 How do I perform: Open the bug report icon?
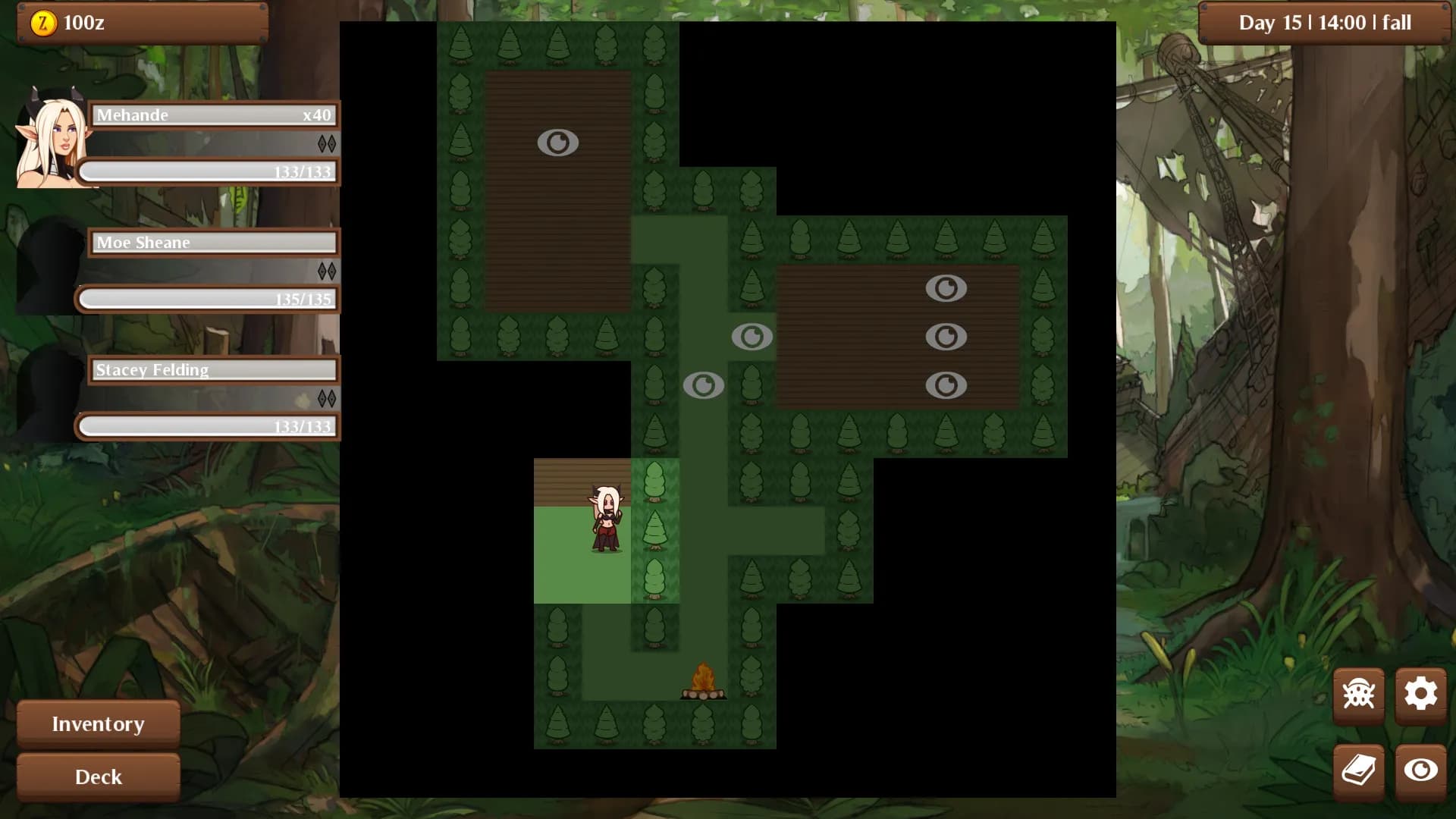pyautogui.click(x=1358, y=695)
